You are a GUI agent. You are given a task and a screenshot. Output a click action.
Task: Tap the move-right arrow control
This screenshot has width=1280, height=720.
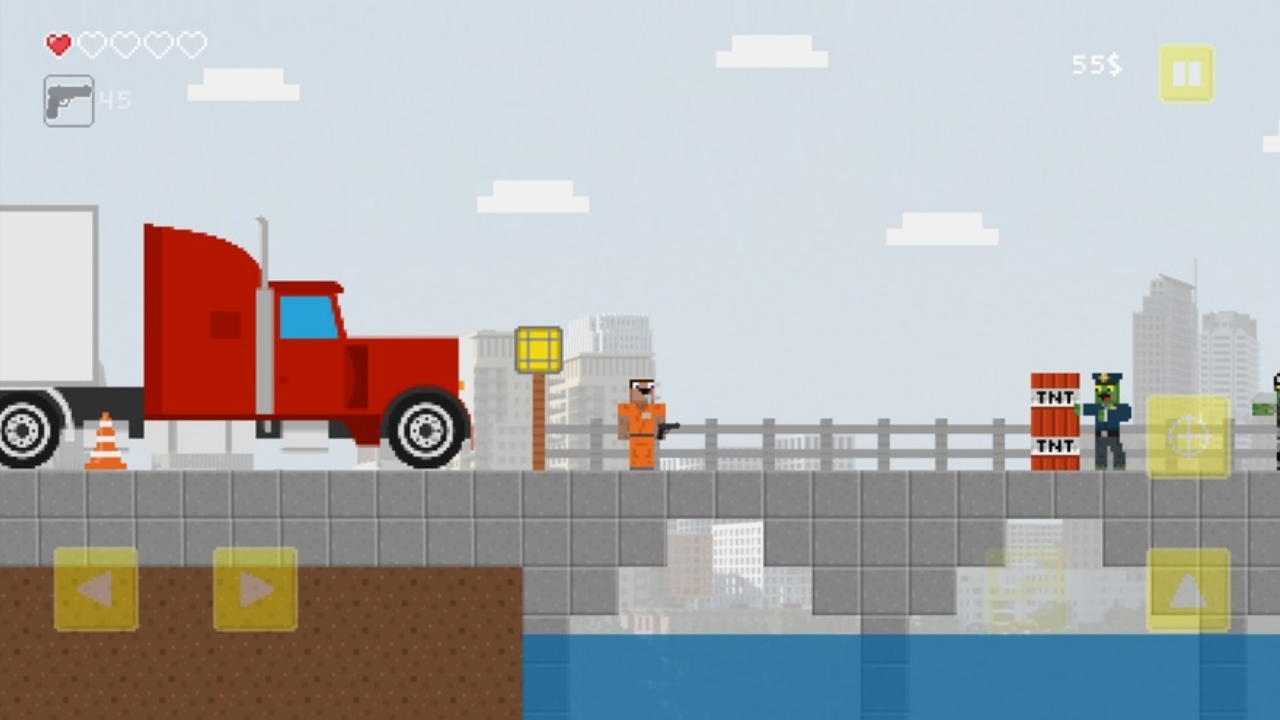tap(255, 590)
